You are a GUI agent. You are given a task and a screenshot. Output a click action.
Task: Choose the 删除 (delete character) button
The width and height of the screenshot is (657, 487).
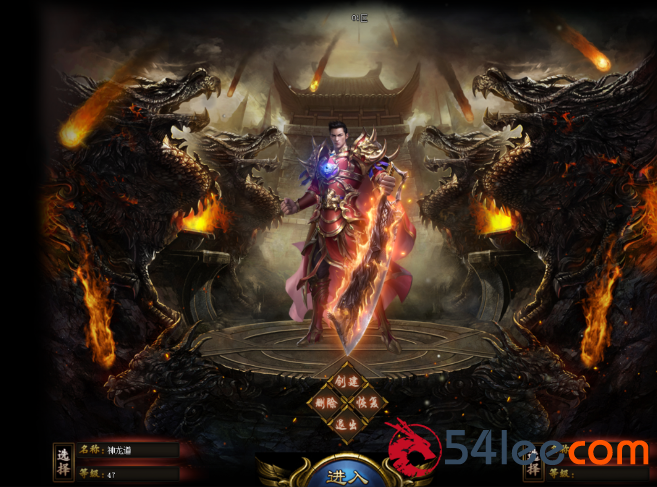(326, 402)
